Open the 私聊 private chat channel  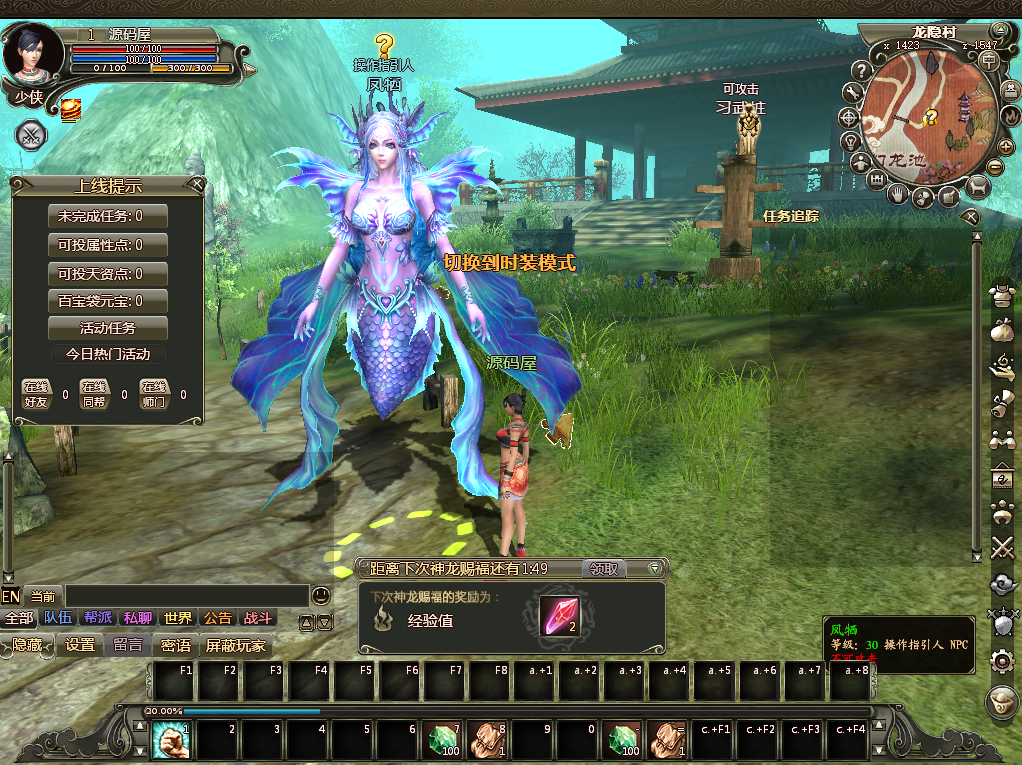pyautogui.click(x=138, y=618)
